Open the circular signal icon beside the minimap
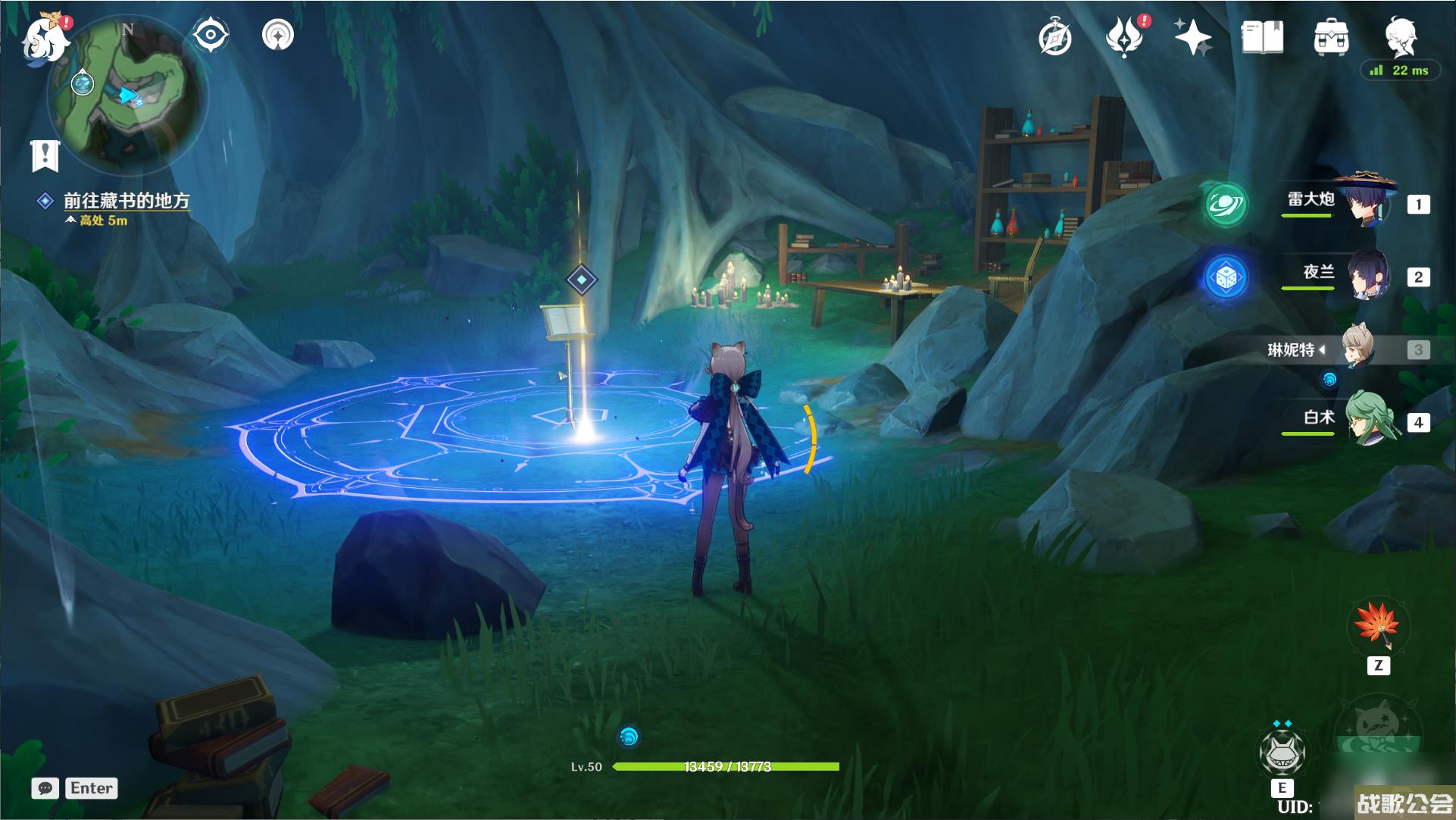 tap(277, 35)
